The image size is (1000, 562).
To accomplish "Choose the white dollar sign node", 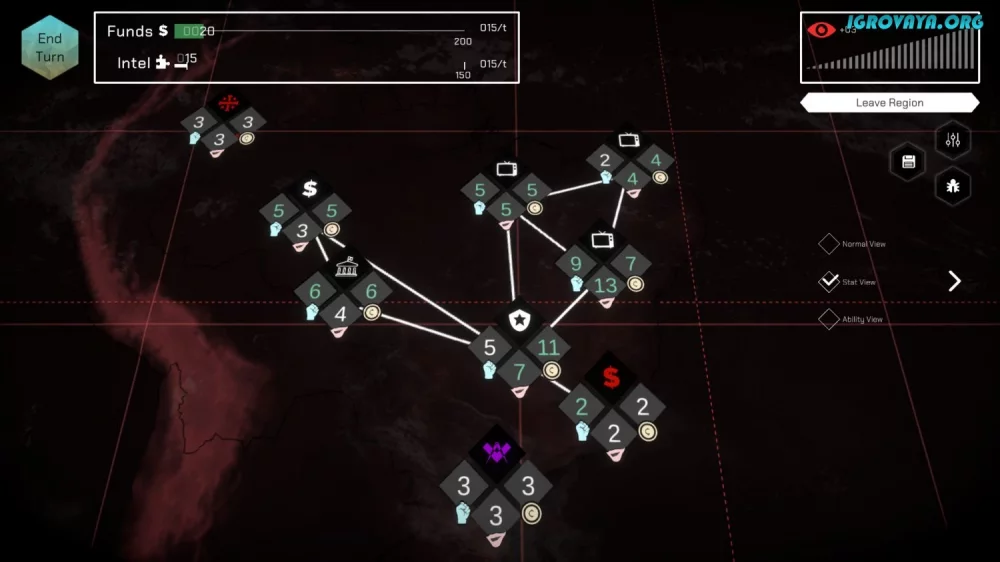I will click(x=310, y=188).
